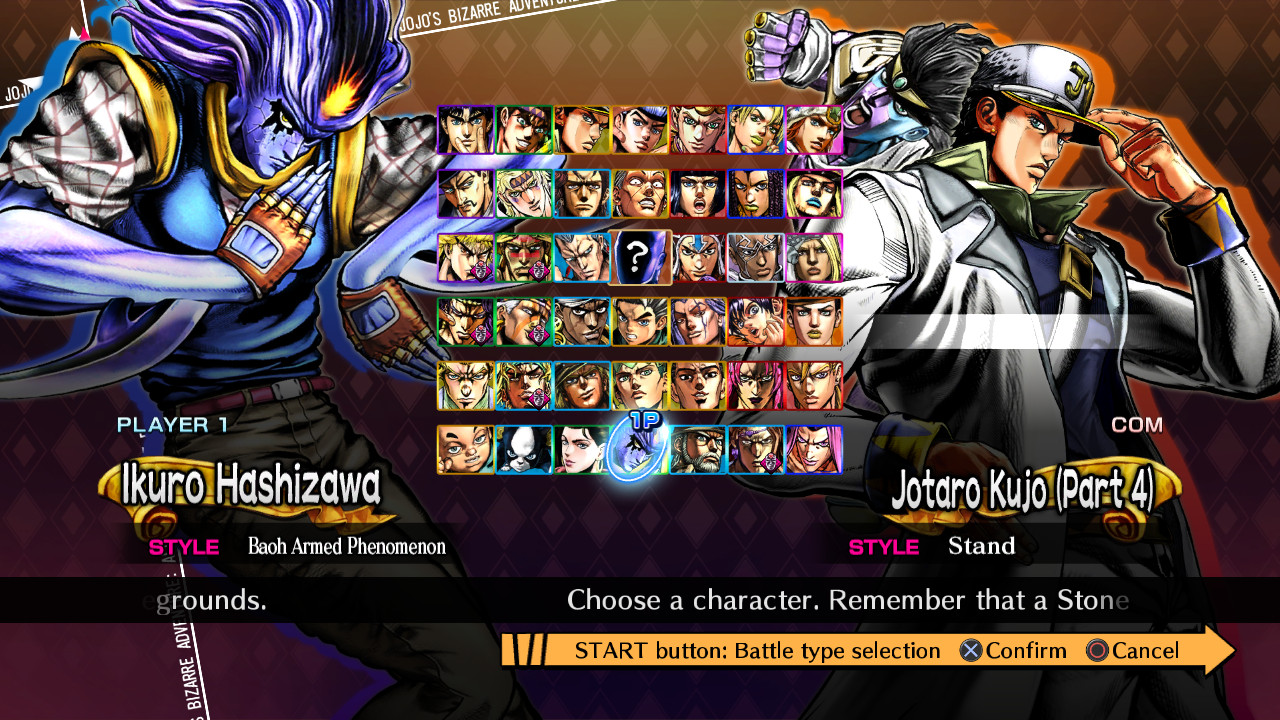Select Koichi Hirose's portrait
Screen dimensions: 1280x720
point(639,322)
